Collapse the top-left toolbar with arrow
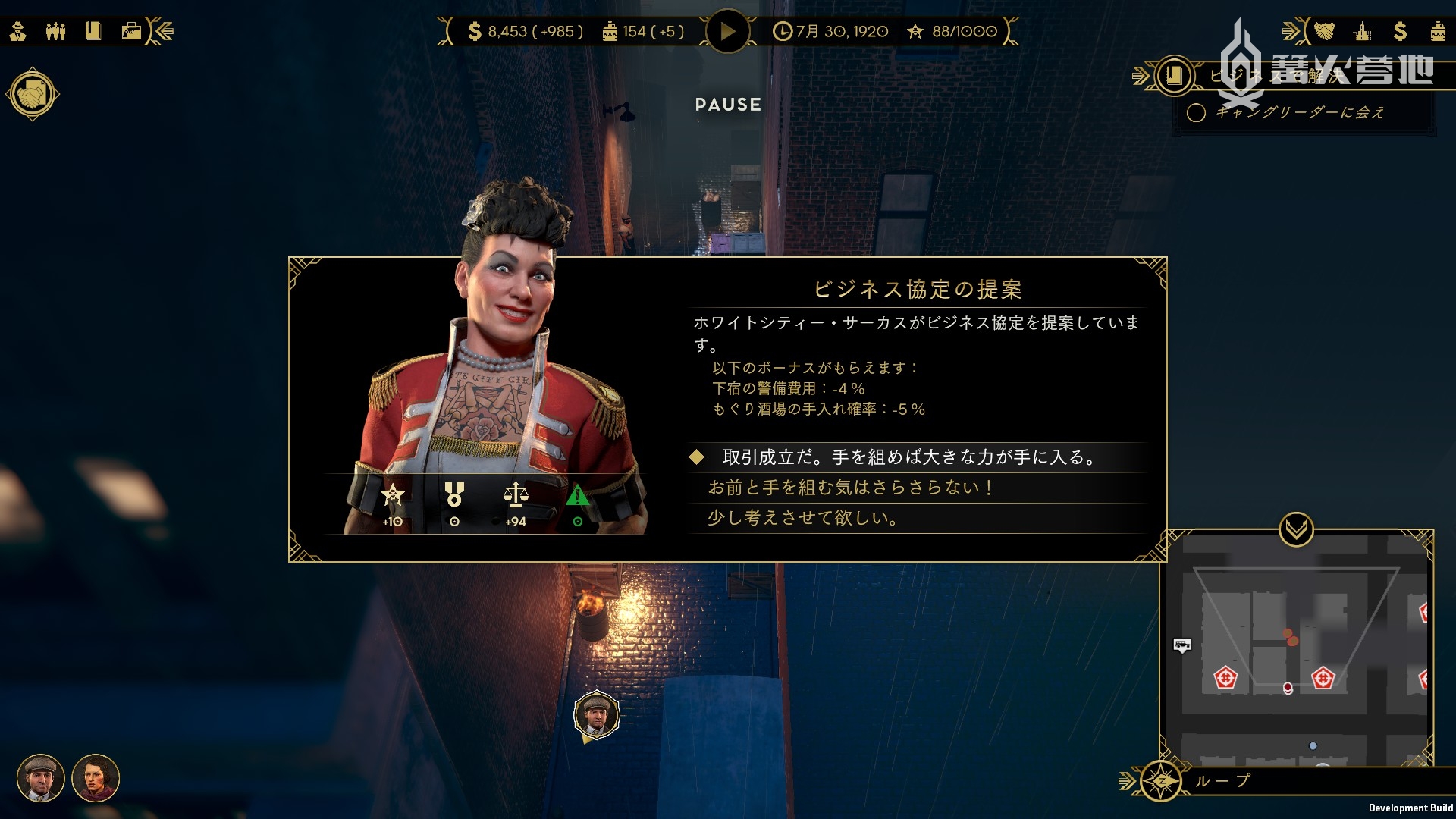 164,31
